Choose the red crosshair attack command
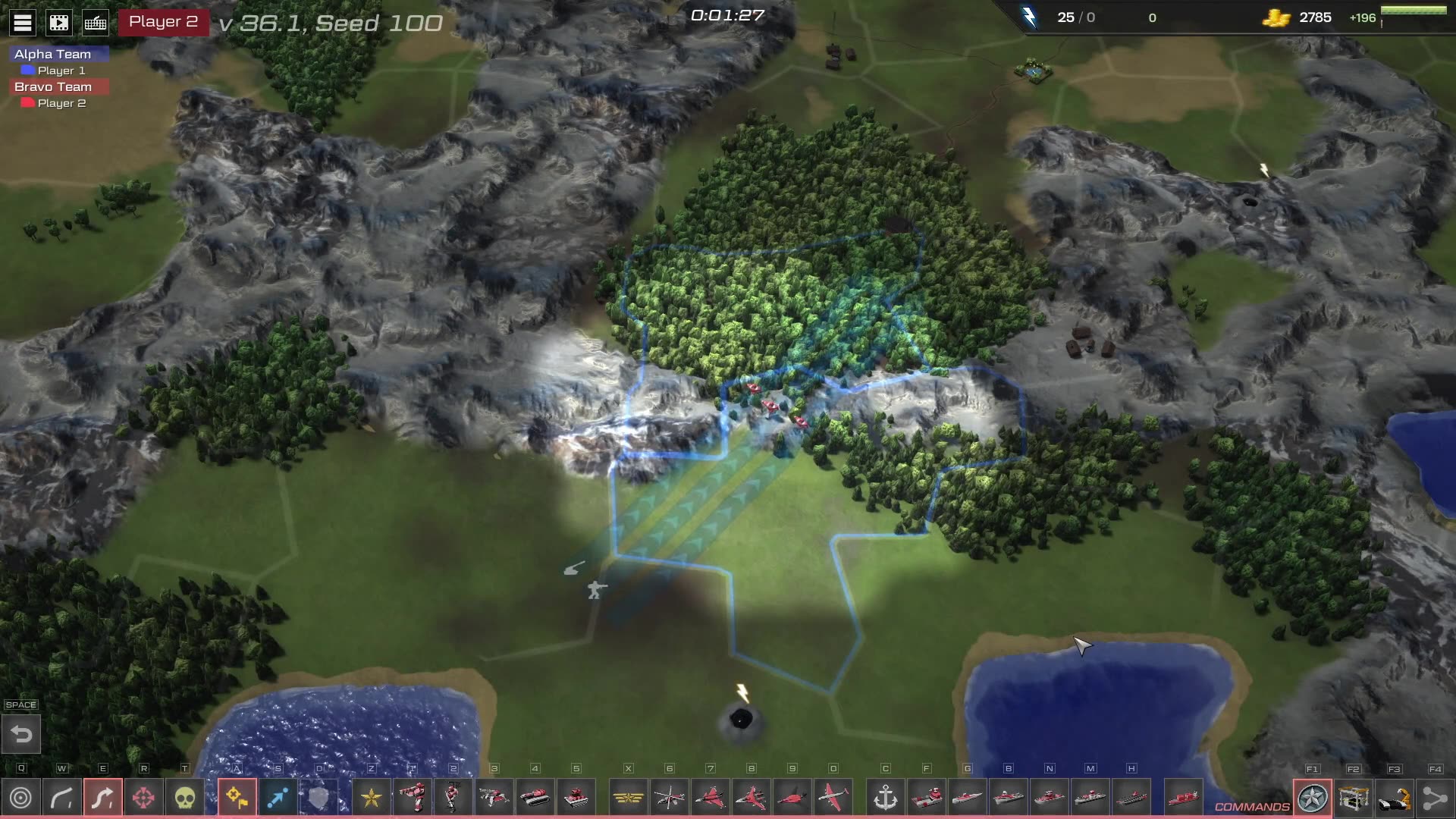The height and width of the screenshot is (819, 1456). (x=143, y=798)
